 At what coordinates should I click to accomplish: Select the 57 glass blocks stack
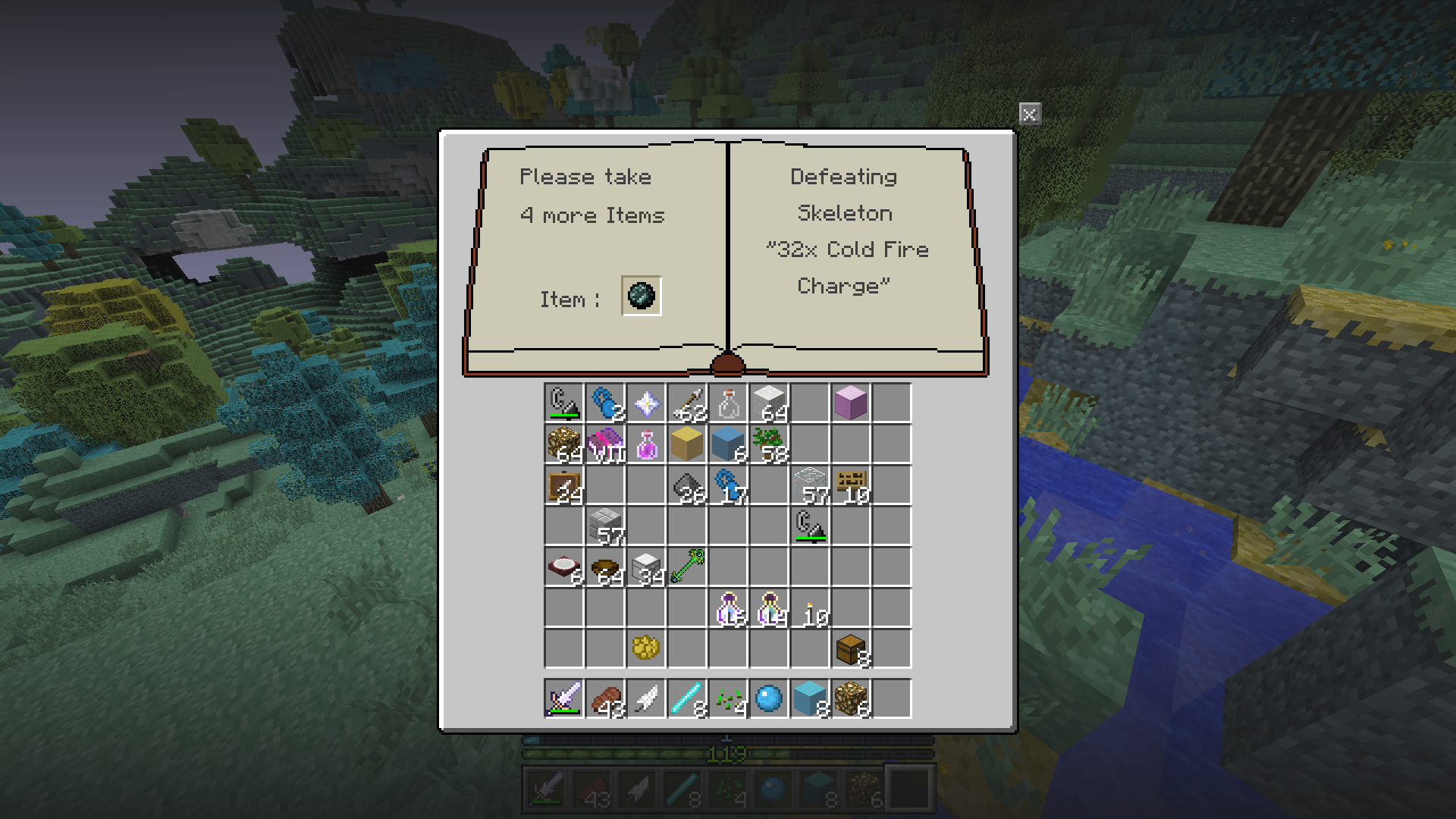coord(810,485)
